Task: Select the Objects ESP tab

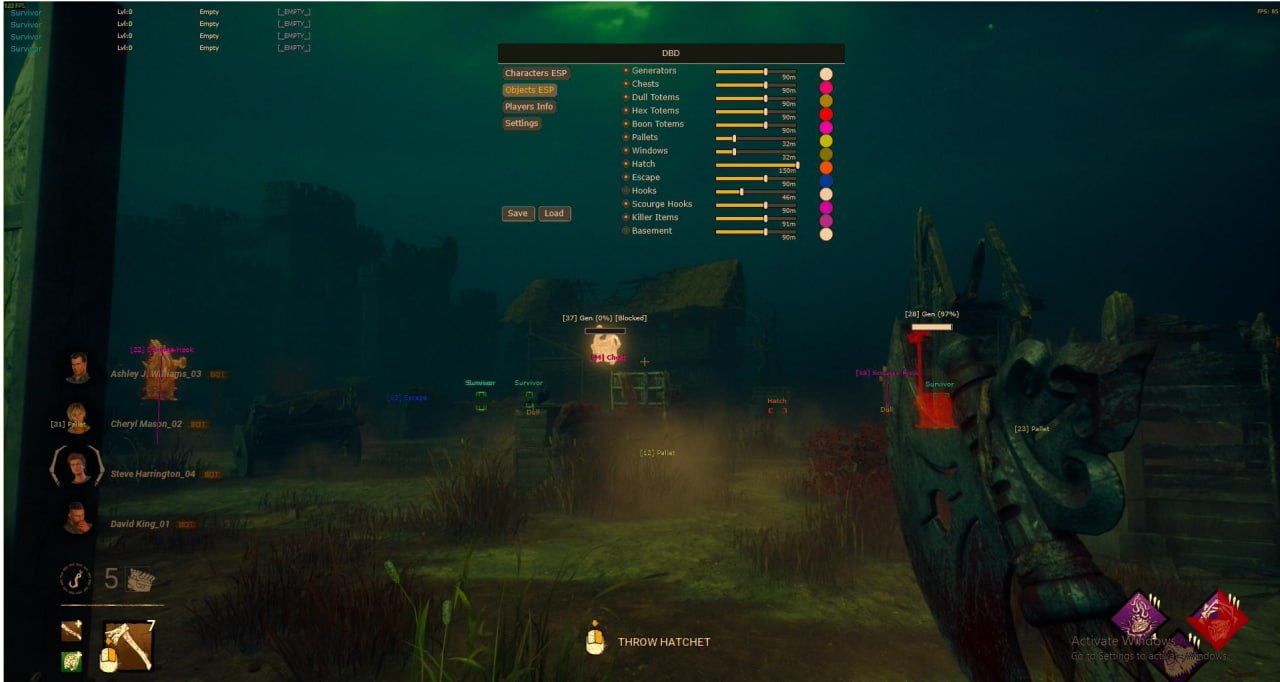Action: point(530,90)
